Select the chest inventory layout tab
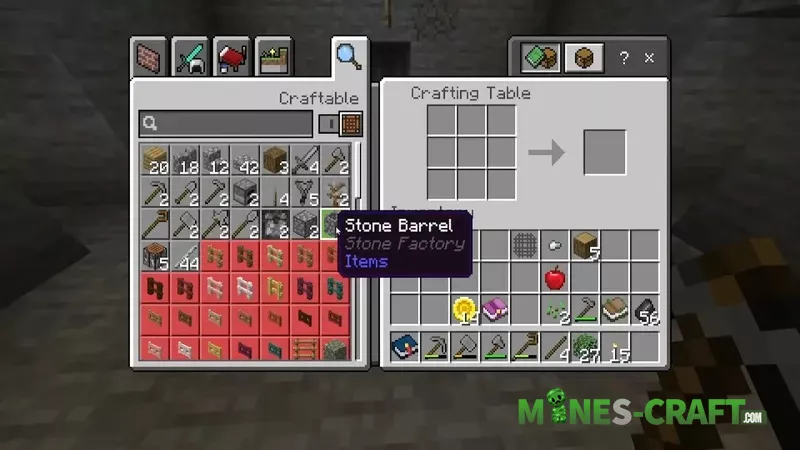Image resolution: width=800 pixels, height=450 pixels. pyautogui.click(x=582, y=58)
